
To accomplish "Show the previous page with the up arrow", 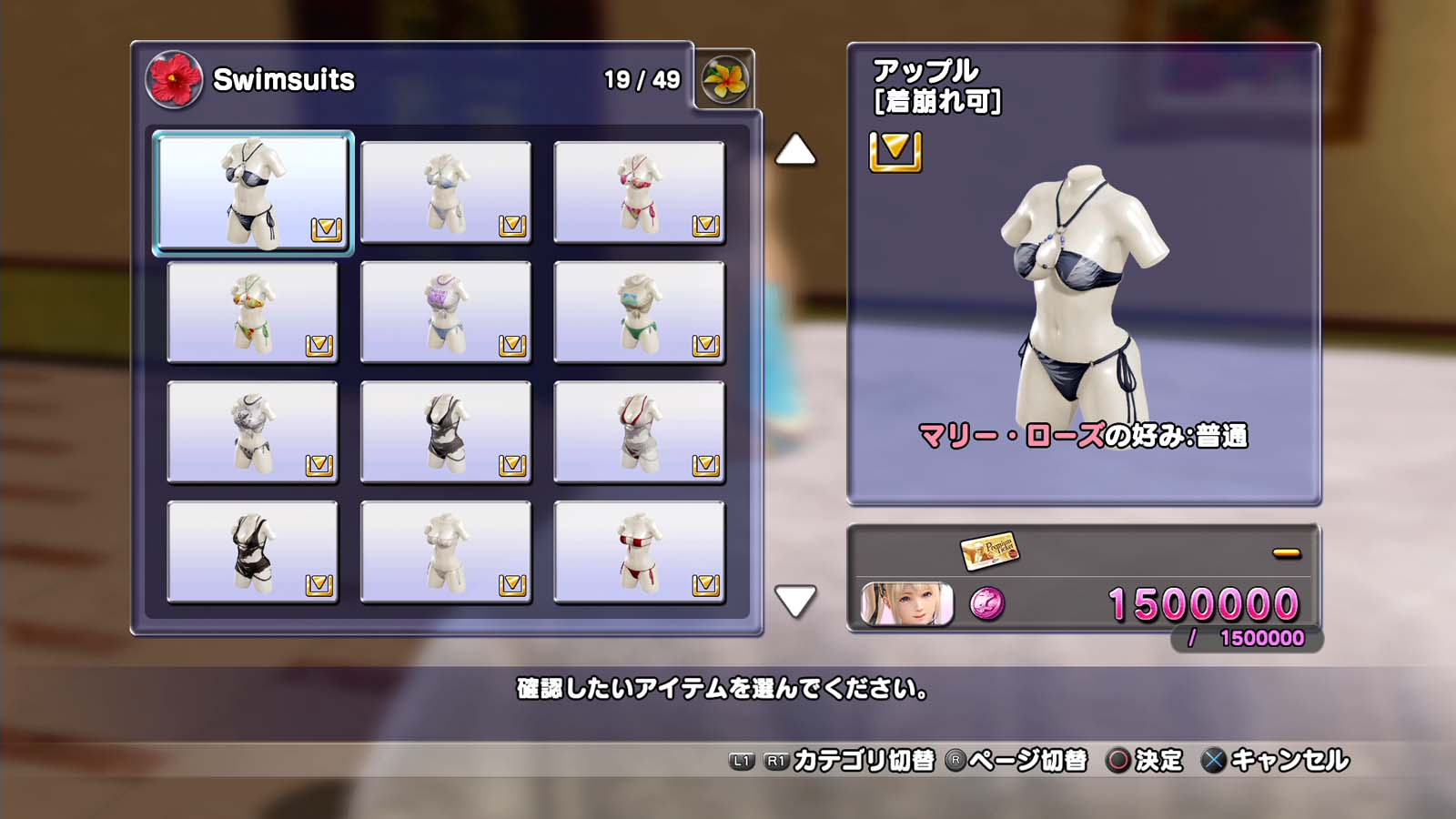I will pyautogui.click(x=795, y=150).
